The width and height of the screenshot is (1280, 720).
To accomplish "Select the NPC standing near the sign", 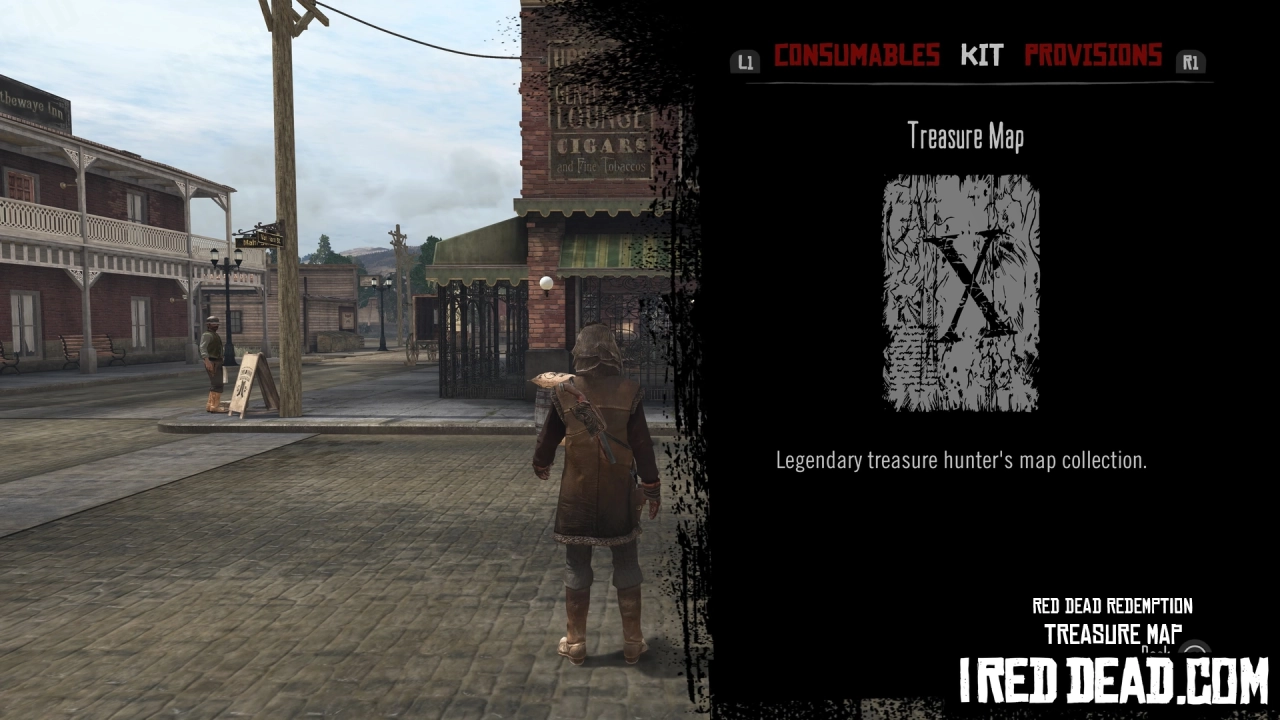I will [210, 360].
